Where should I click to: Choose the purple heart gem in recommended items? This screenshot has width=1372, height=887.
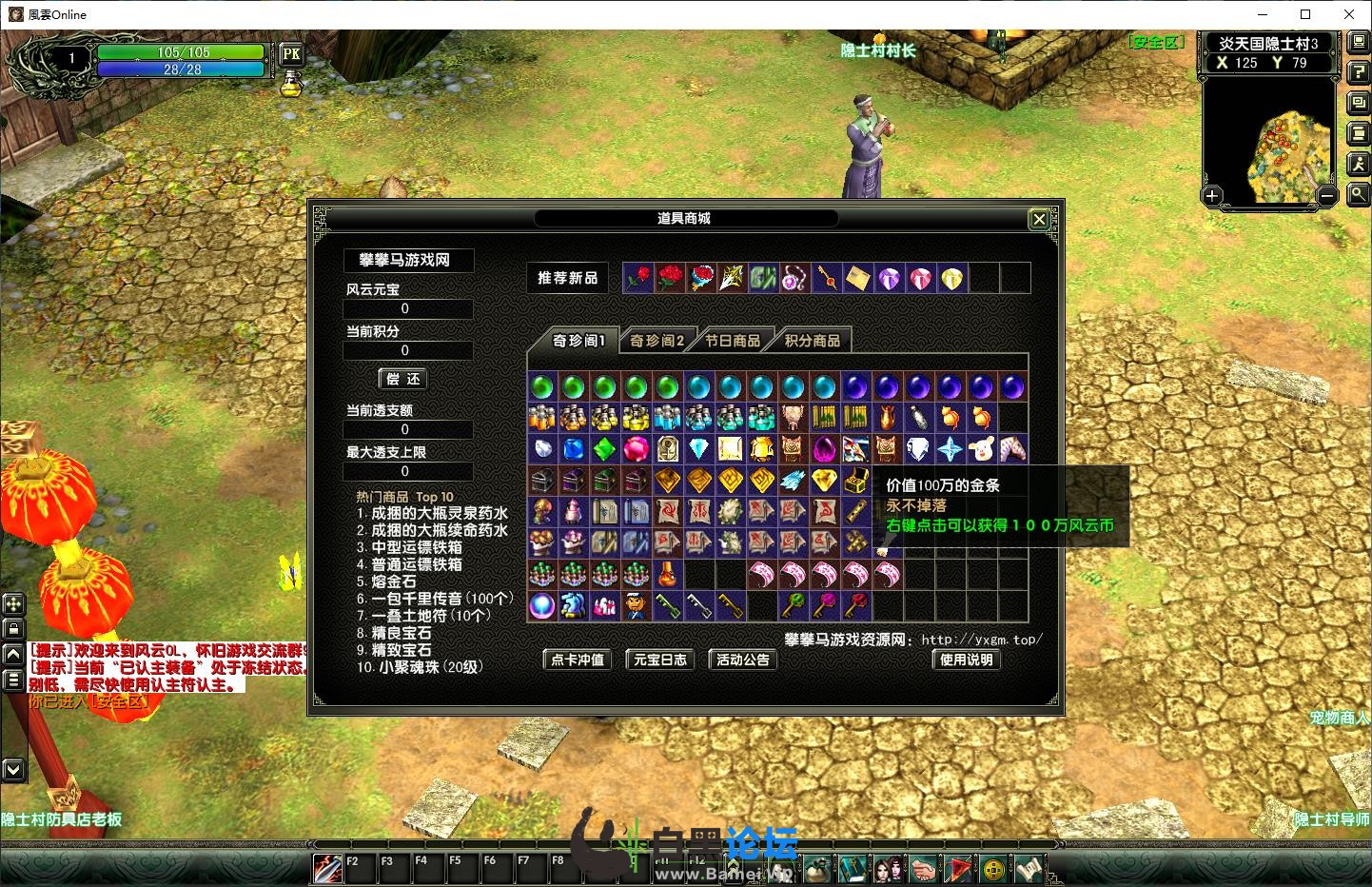[890, 278]
